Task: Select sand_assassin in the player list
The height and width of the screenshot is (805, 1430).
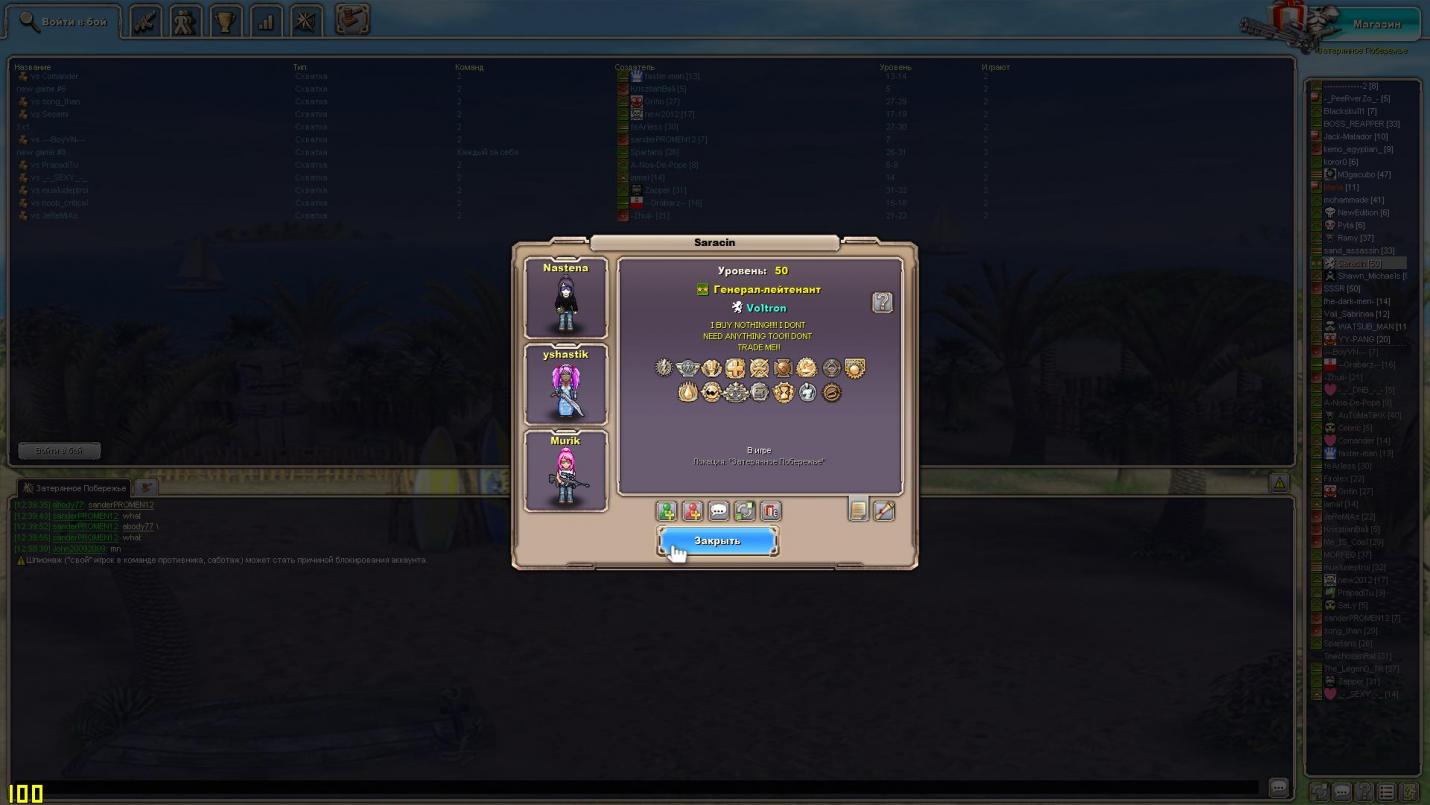Action: coord(1358,250)
